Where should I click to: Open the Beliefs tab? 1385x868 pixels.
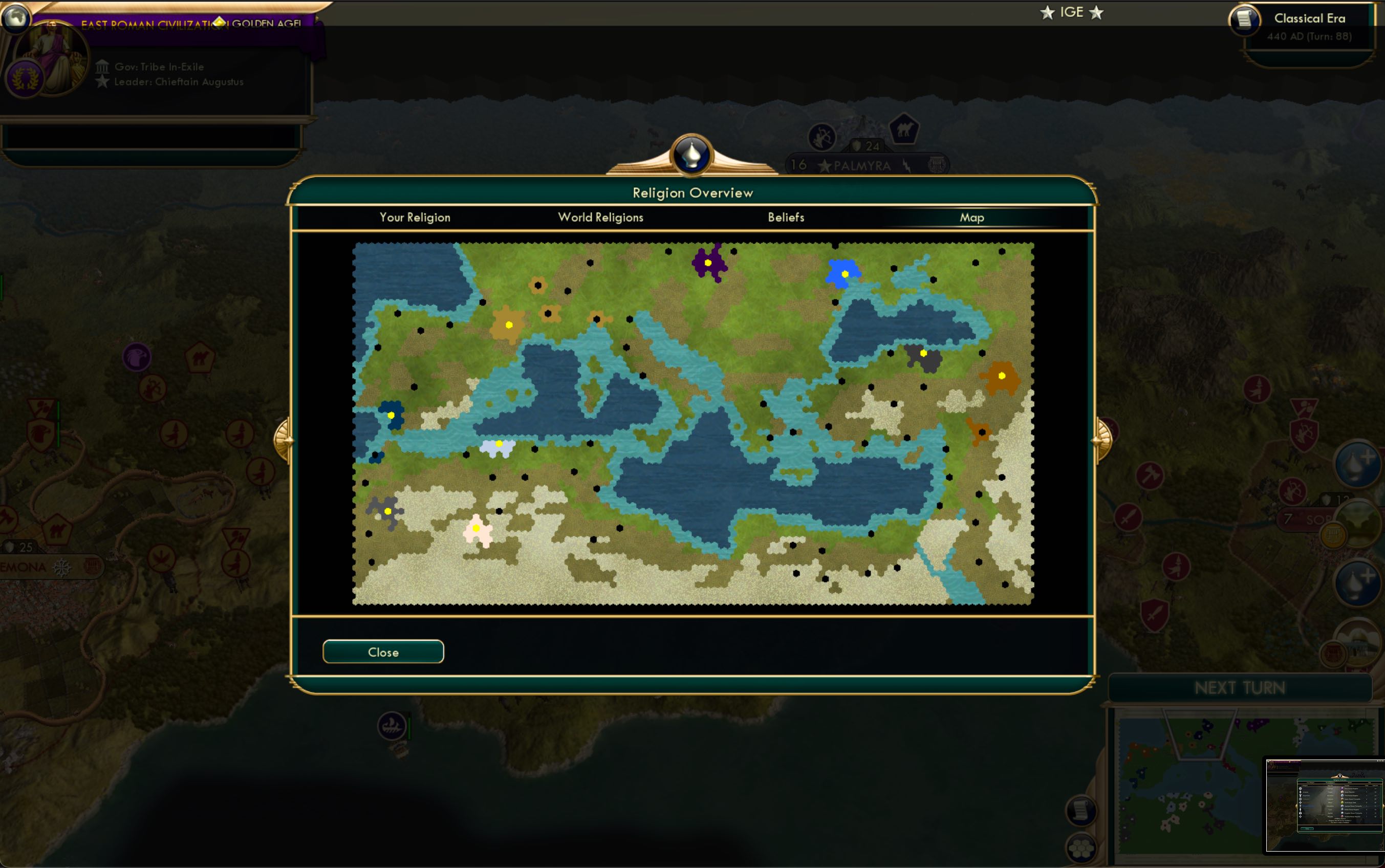[x=786, y=218]
